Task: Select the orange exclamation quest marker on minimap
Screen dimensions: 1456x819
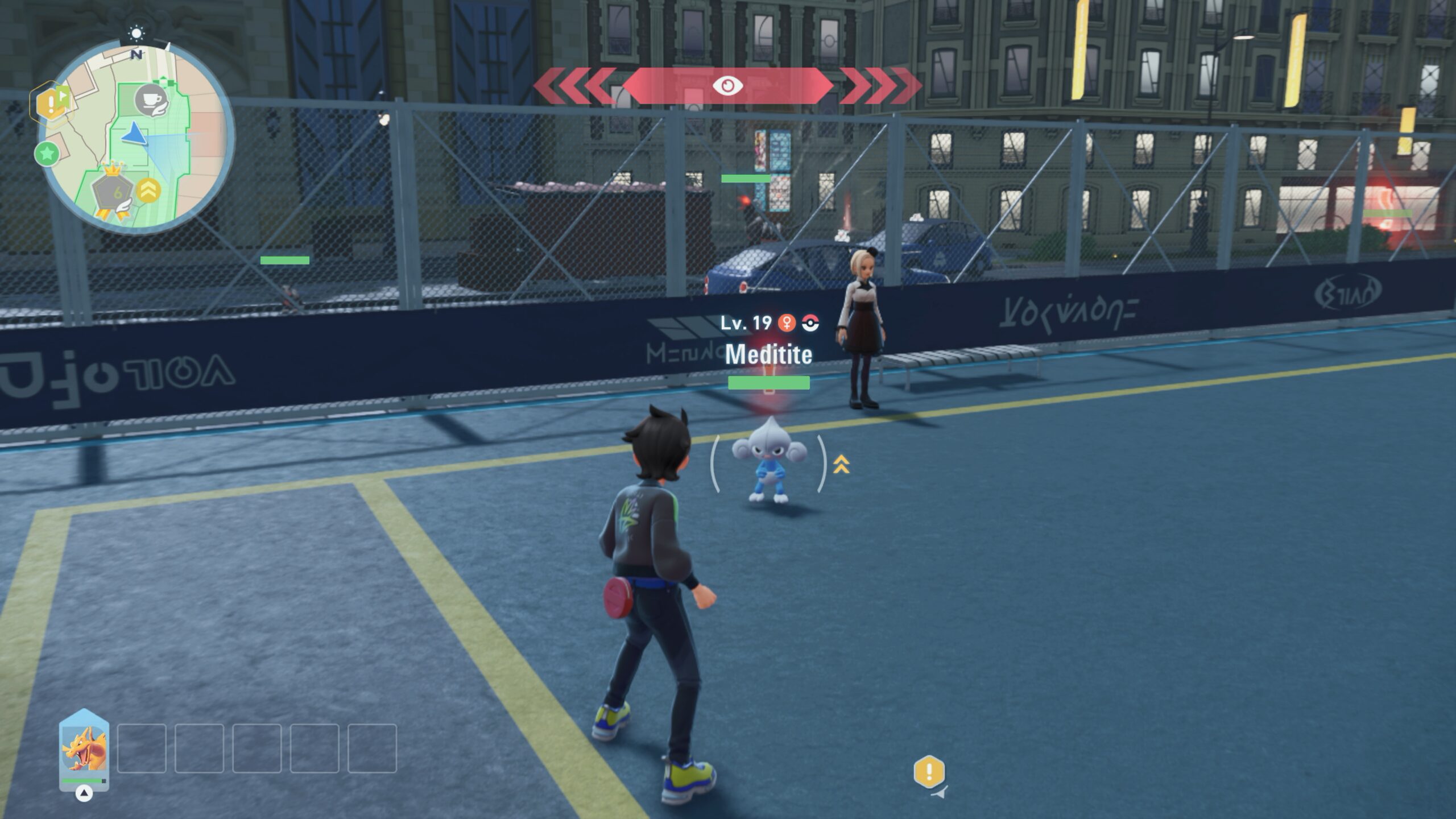Action: click(50, 104)
